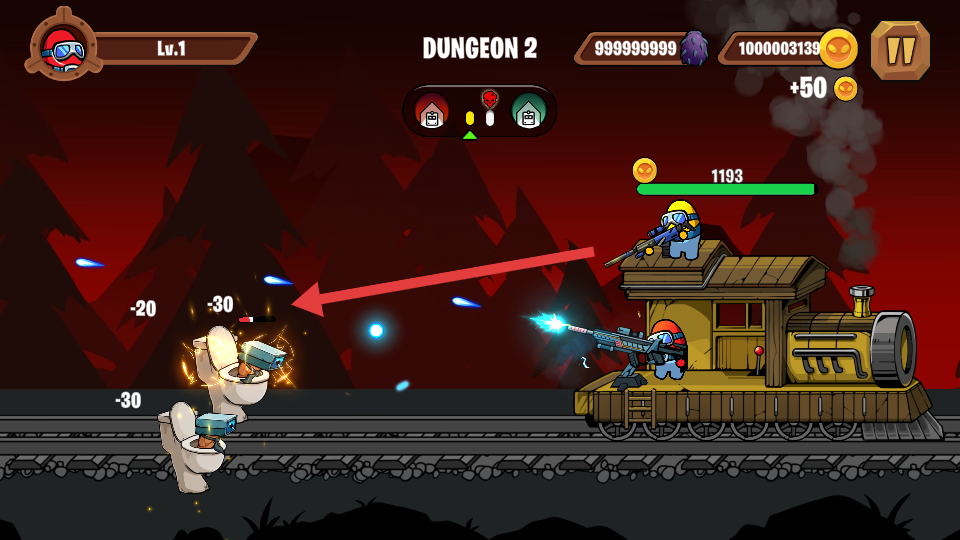Click the red crewmate player avatar

pos(63,46)
